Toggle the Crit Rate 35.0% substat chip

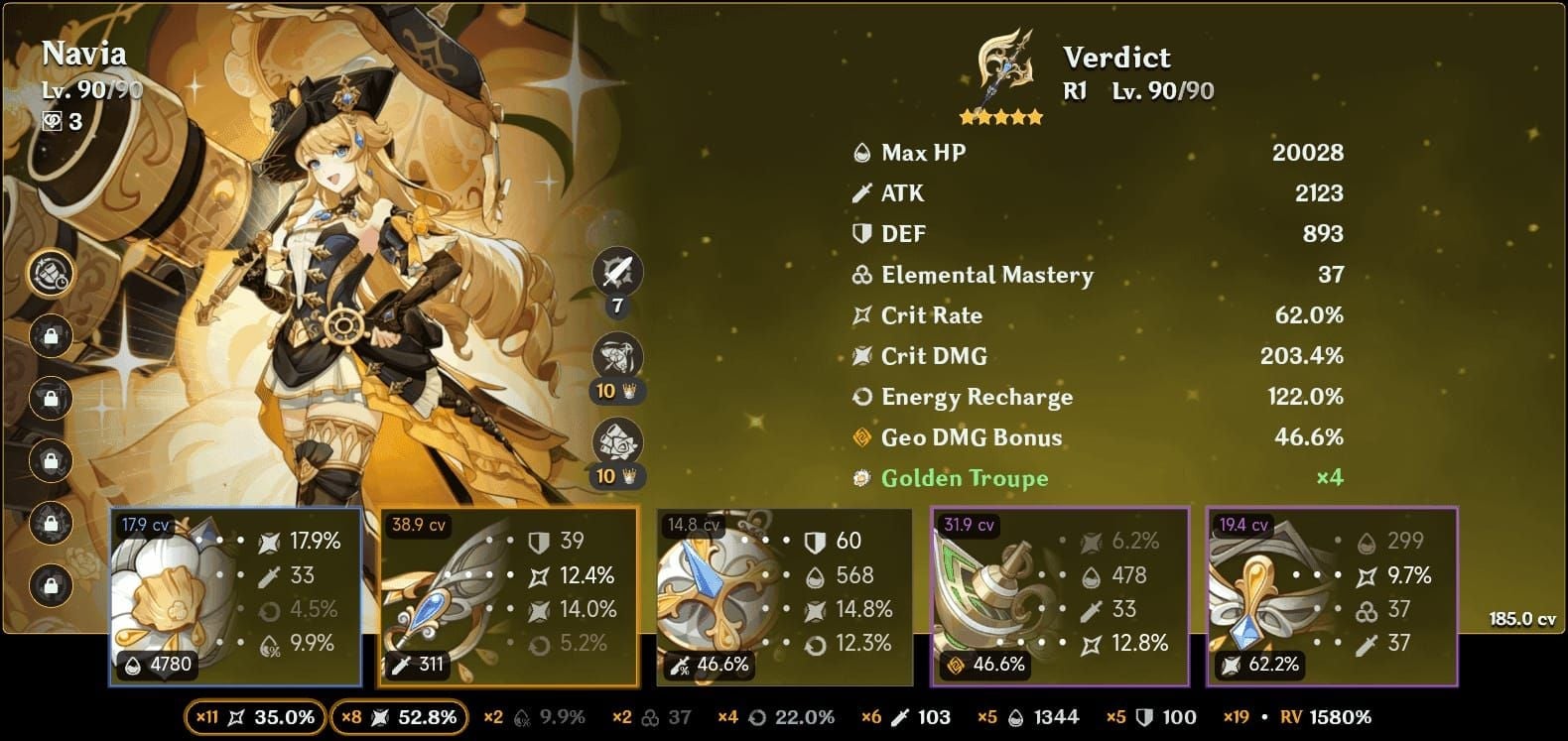[x=253, y=717]
